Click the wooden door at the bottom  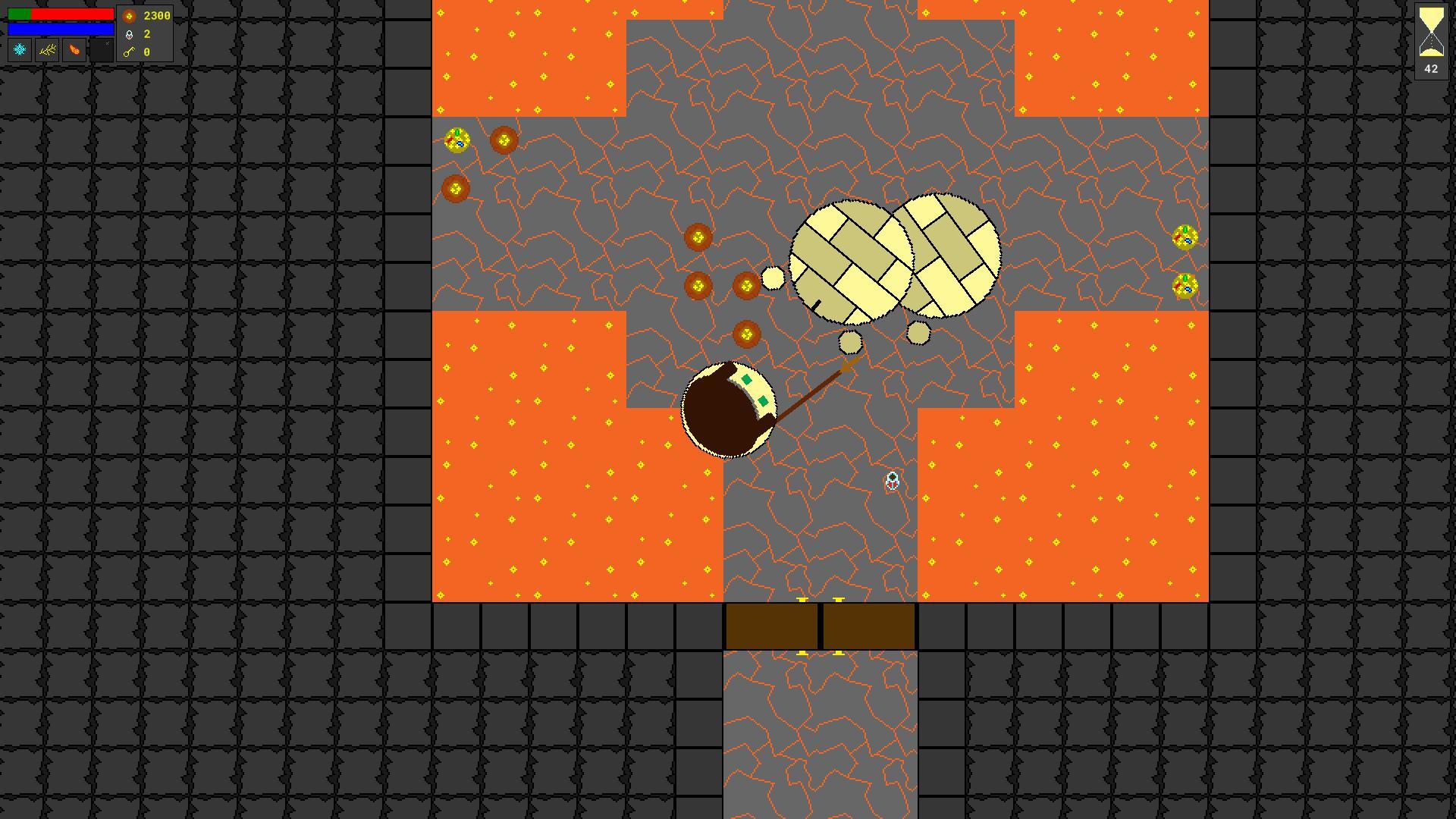coord(819,623)
